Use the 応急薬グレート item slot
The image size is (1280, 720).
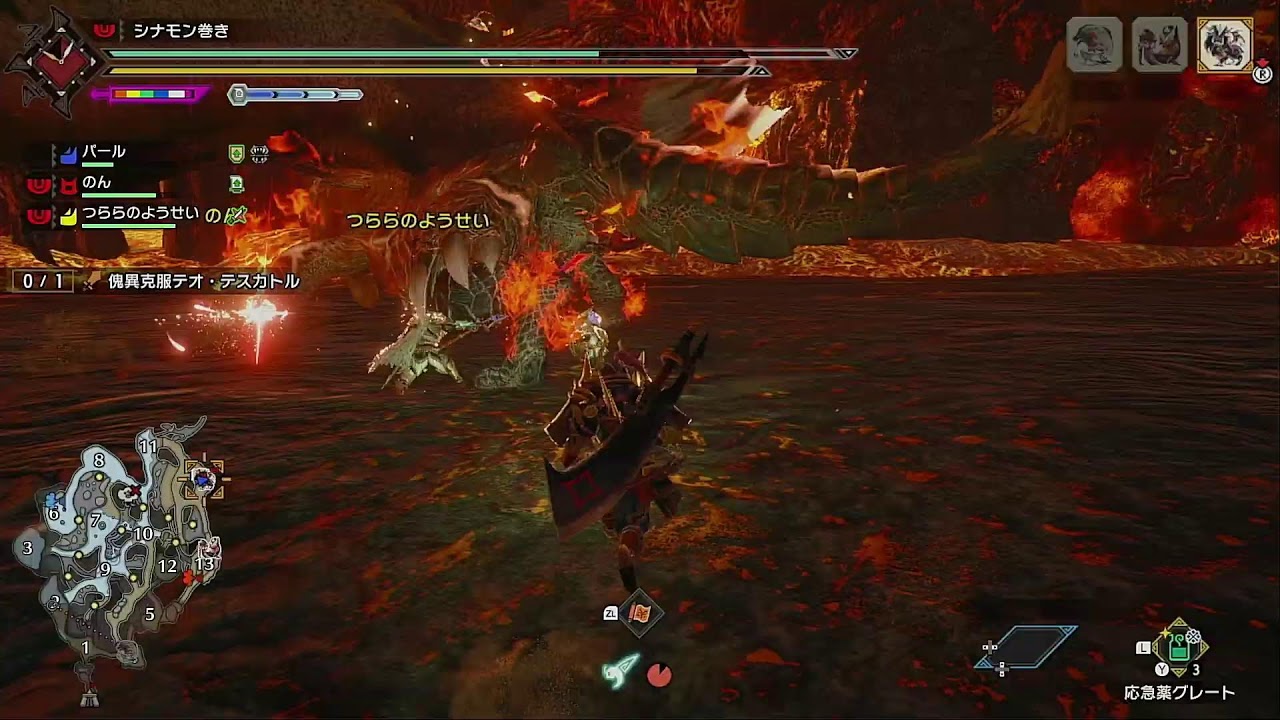(x=1180, y=649)
